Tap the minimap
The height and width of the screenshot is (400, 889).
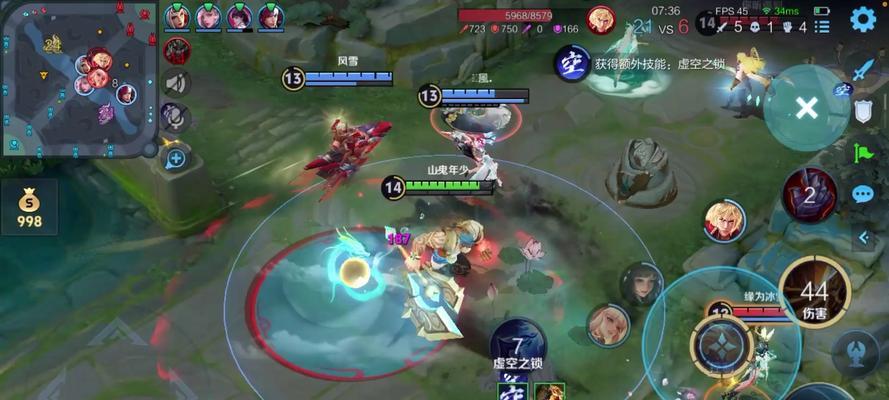pos(79,78)
